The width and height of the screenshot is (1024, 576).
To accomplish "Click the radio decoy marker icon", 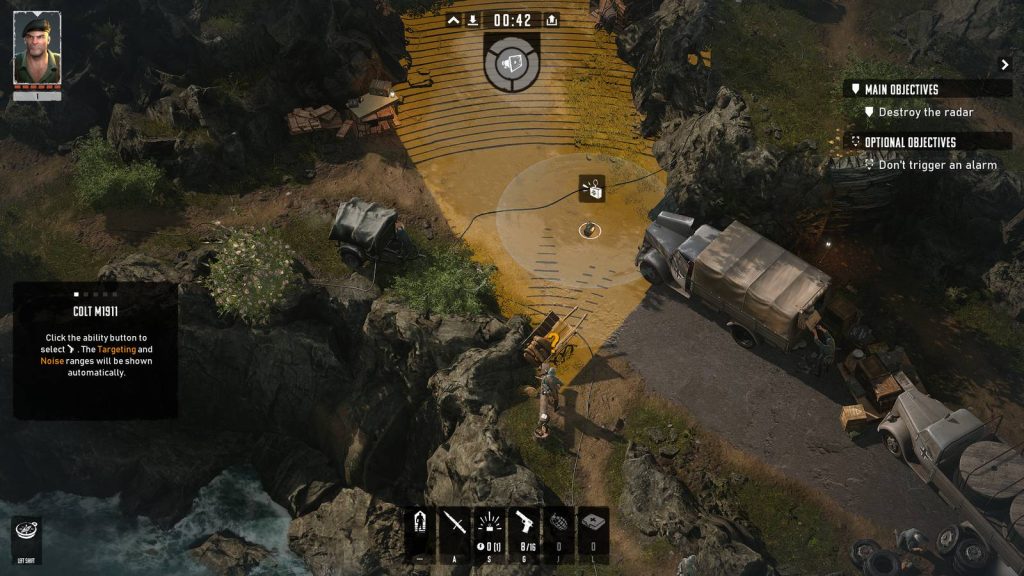I will [x=592, y=187].
